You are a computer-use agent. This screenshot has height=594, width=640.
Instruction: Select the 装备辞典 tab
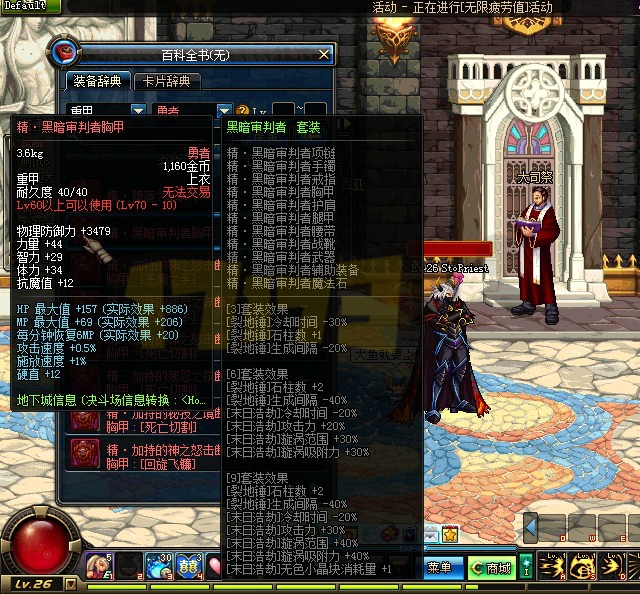click(x=97, y=81)
